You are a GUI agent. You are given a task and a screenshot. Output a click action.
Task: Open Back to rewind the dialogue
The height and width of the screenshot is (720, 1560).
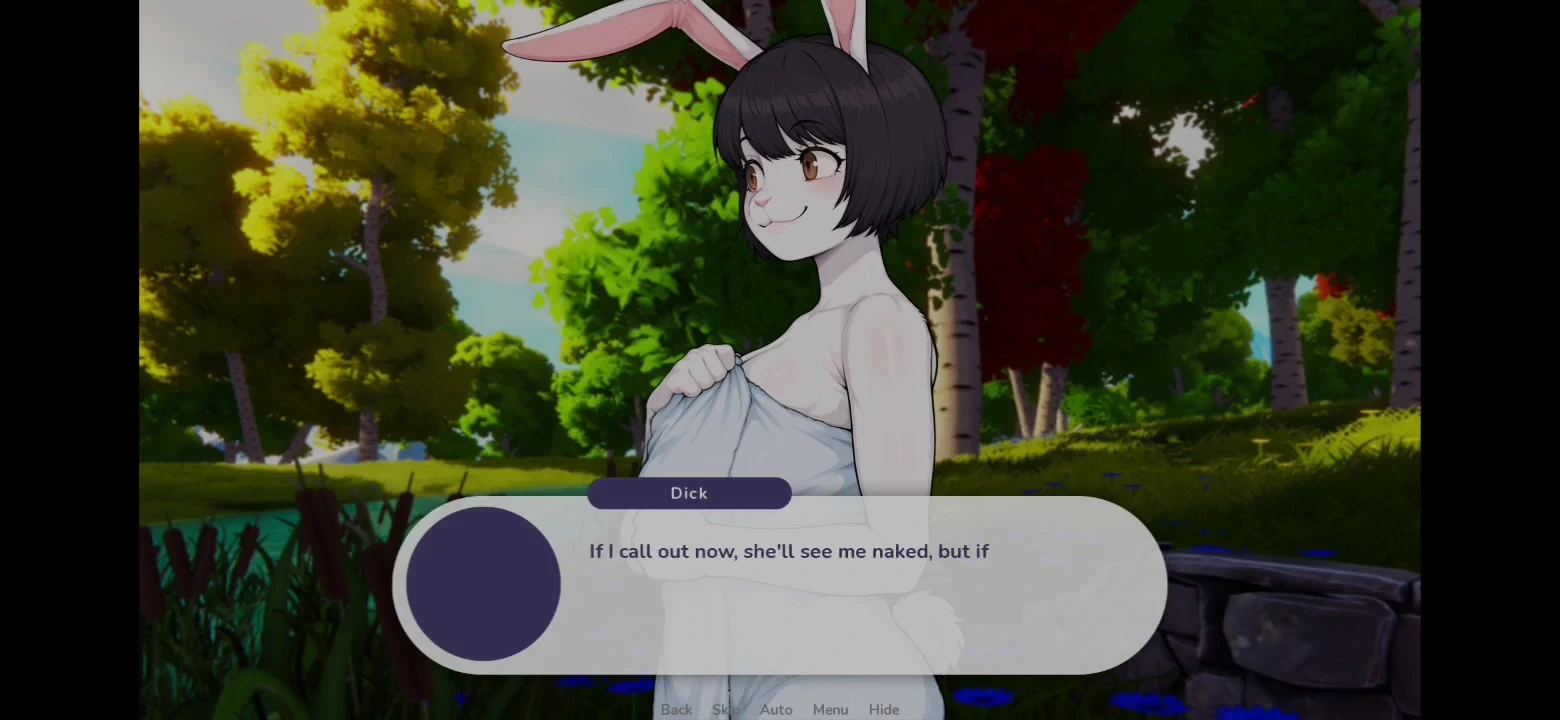pyautogui.click(x=676, y=709)
